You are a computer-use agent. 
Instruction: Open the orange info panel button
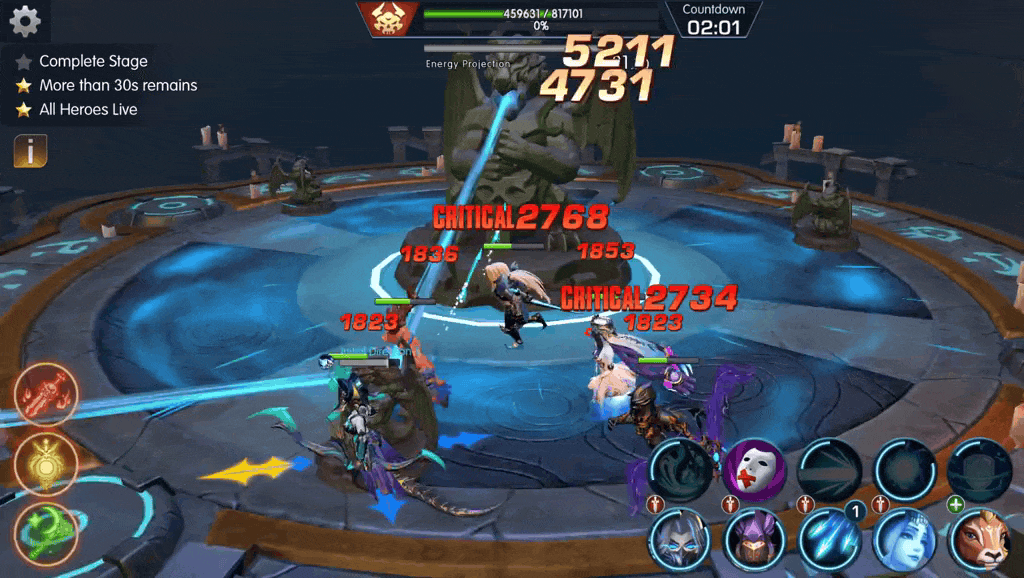[x=30, y=152]
